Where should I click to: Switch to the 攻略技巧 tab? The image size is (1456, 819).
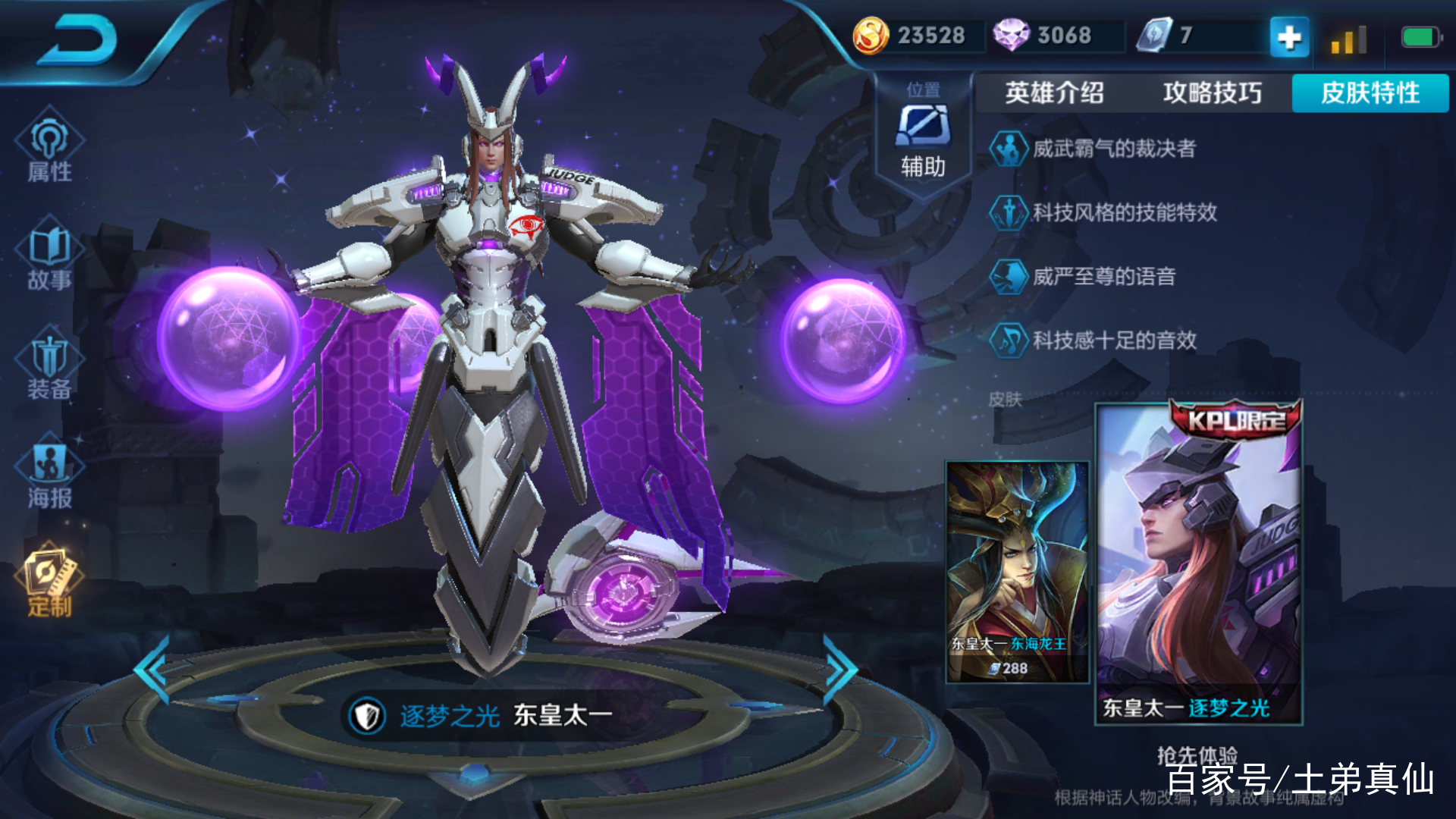tap(1212, 93)
